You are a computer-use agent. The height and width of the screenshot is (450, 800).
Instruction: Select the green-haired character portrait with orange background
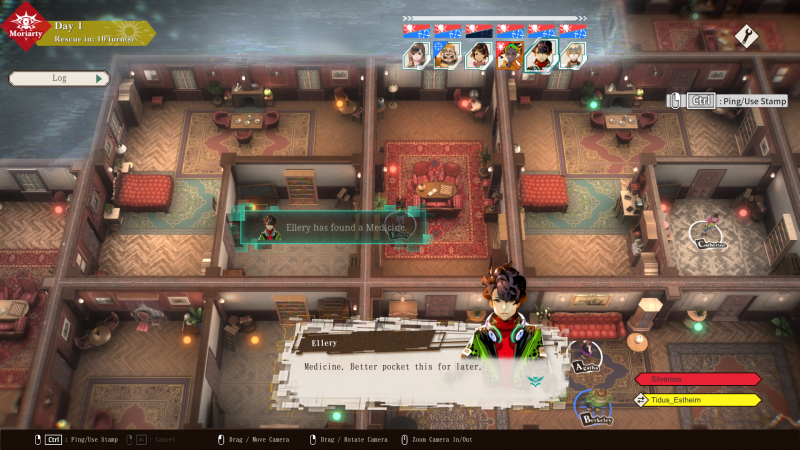(x=510, y=55)
